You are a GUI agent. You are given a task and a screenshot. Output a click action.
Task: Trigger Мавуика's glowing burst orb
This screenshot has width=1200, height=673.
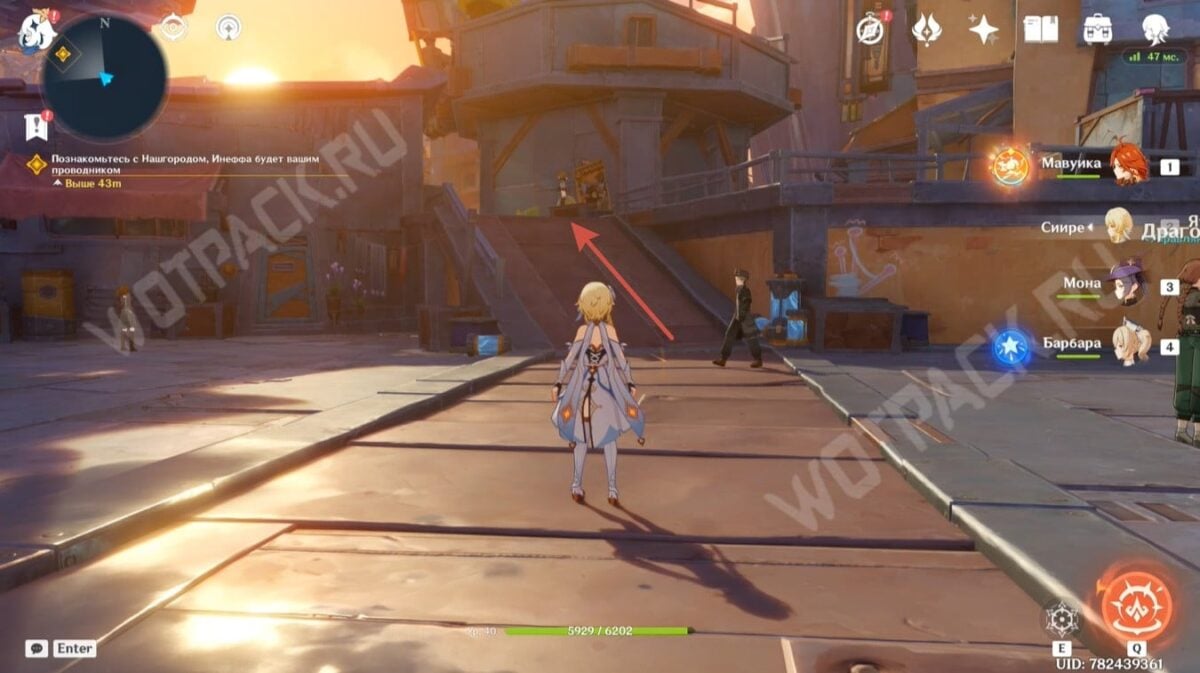click(x=1010, y=166)
